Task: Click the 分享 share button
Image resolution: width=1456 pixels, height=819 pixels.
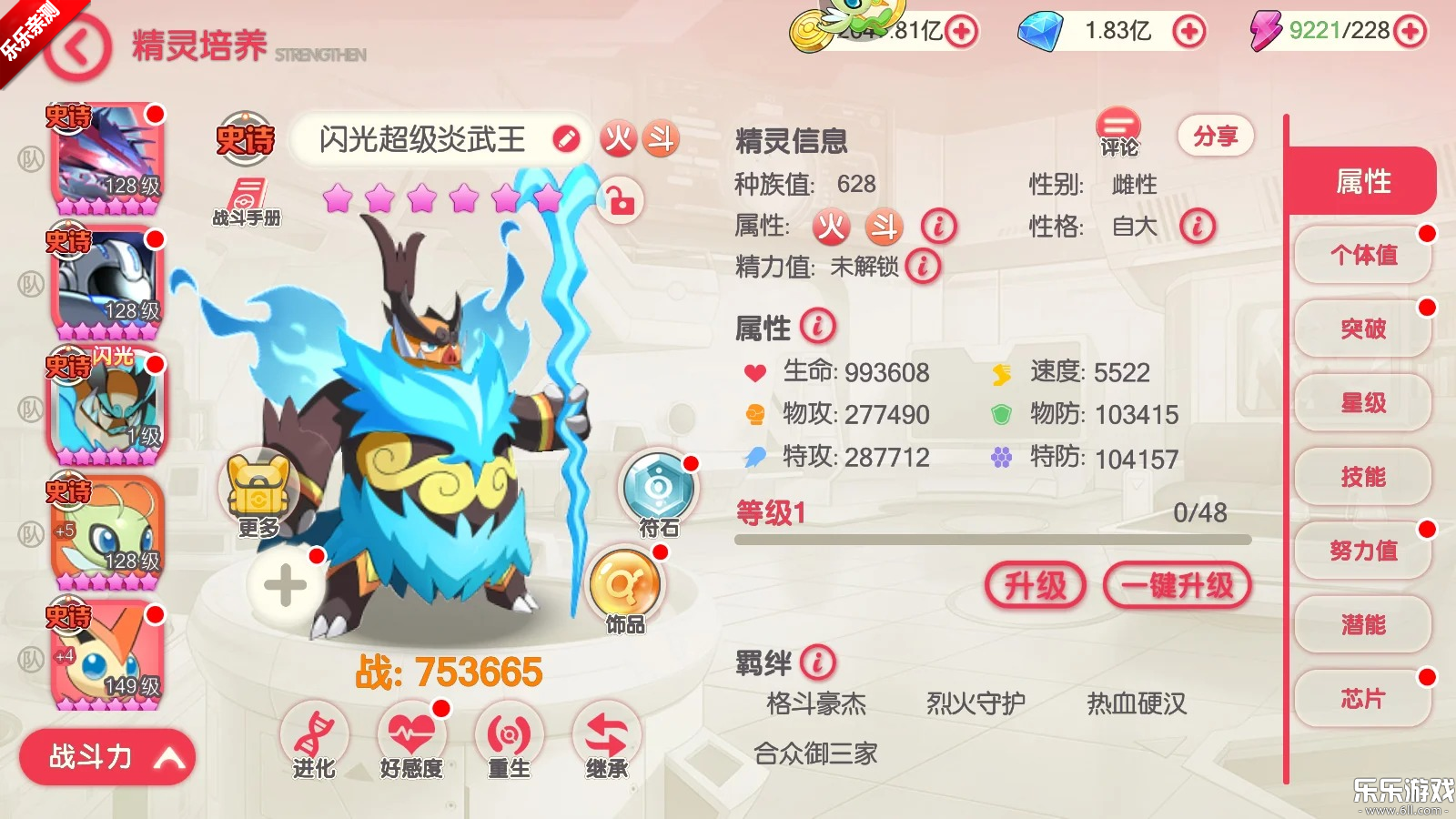Action: [x=1216, y=133]
